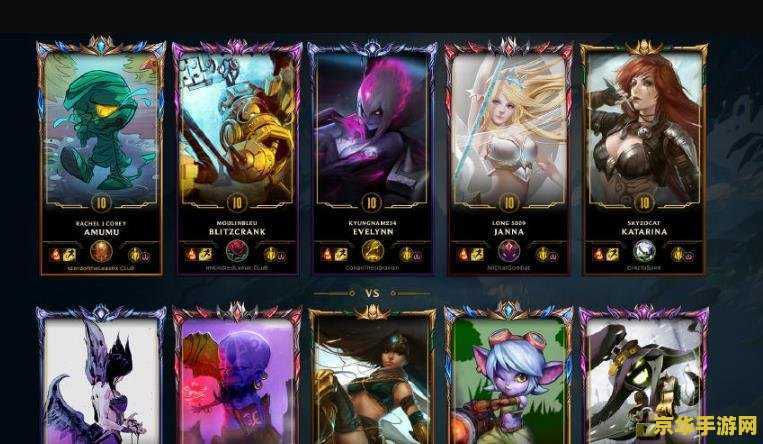Click the rose emblem under Blitzcrank

236,252
